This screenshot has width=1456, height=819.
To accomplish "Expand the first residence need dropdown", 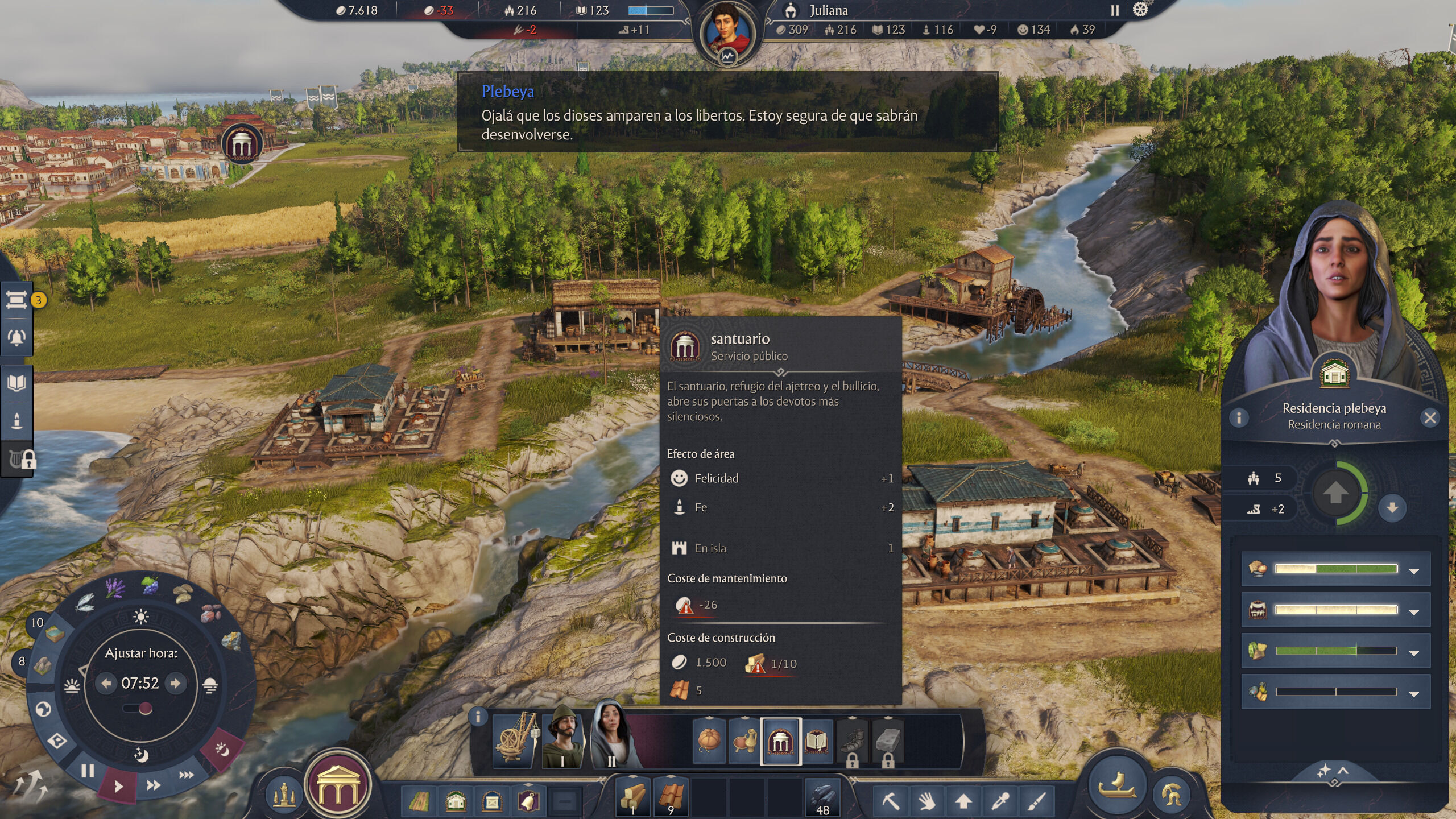I will pyautogui.click(x=1414, y=570).
